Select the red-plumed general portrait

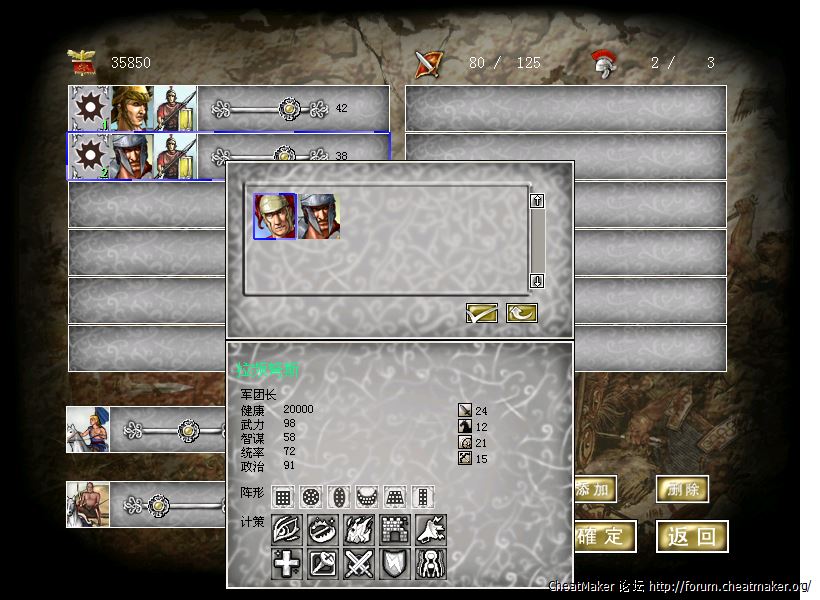point(275,216)
